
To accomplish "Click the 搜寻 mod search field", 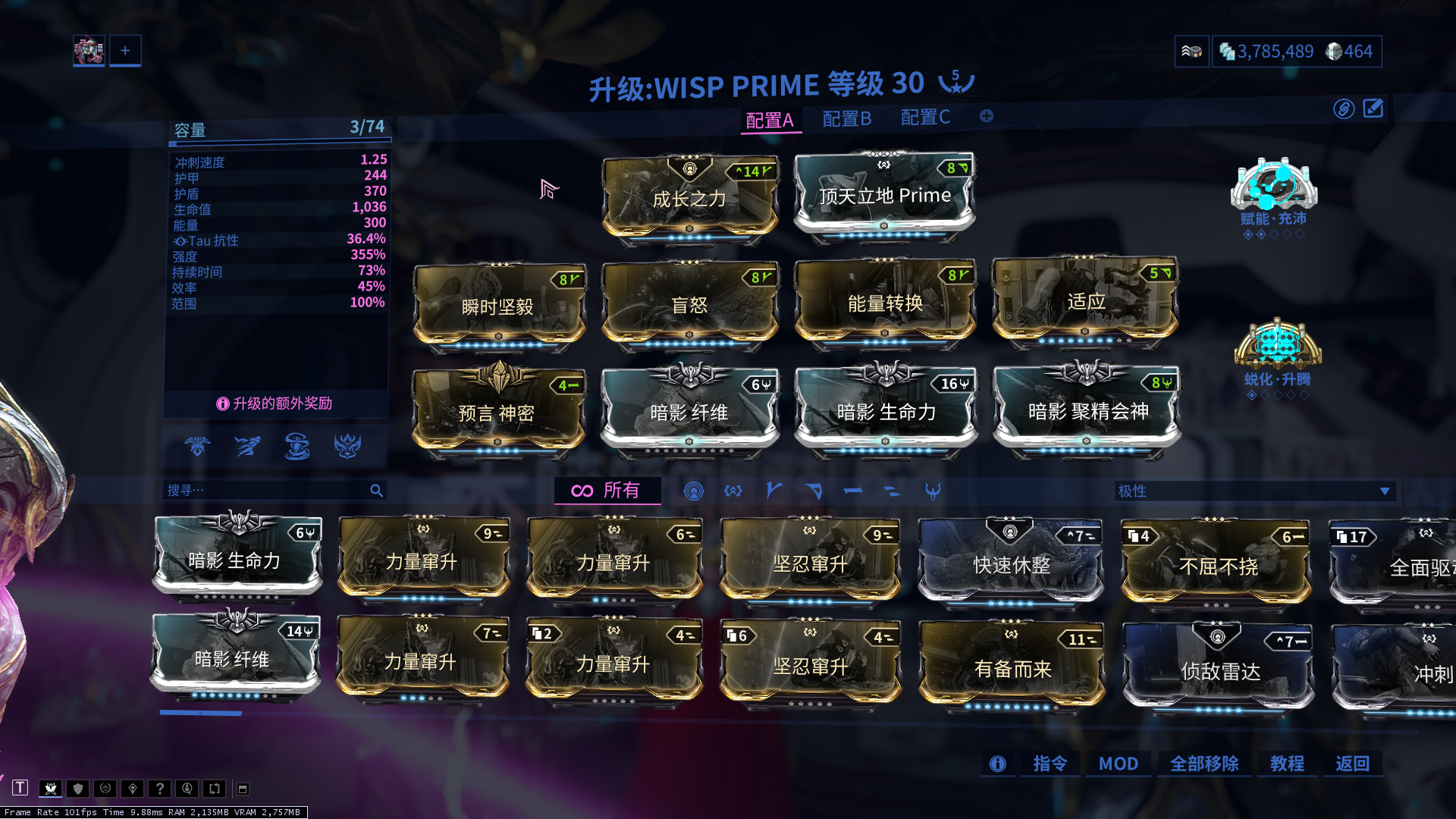I will [x=267, y=491].
